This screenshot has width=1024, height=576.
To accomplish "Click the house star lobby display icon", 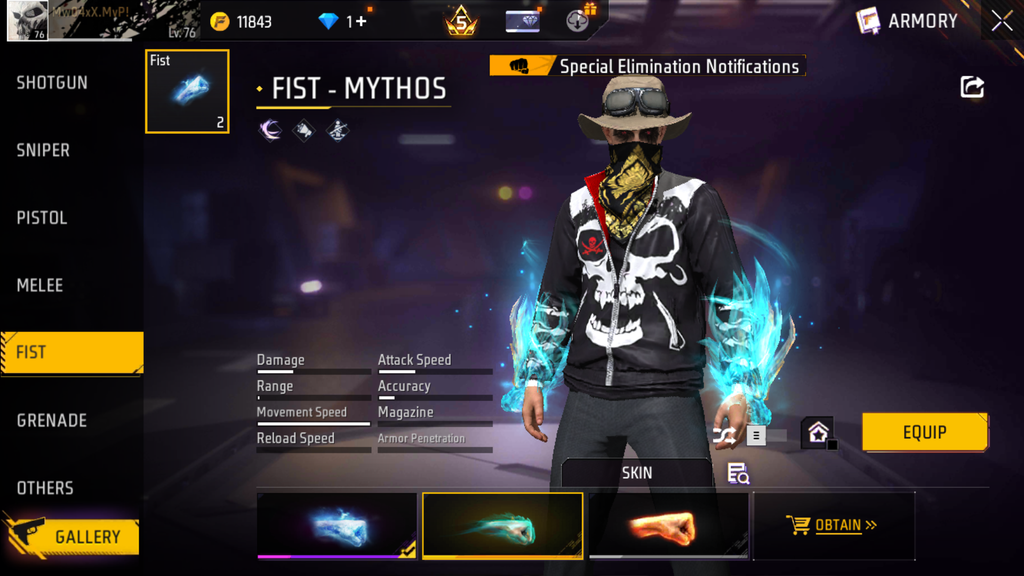I will click(x=818, y=434).
